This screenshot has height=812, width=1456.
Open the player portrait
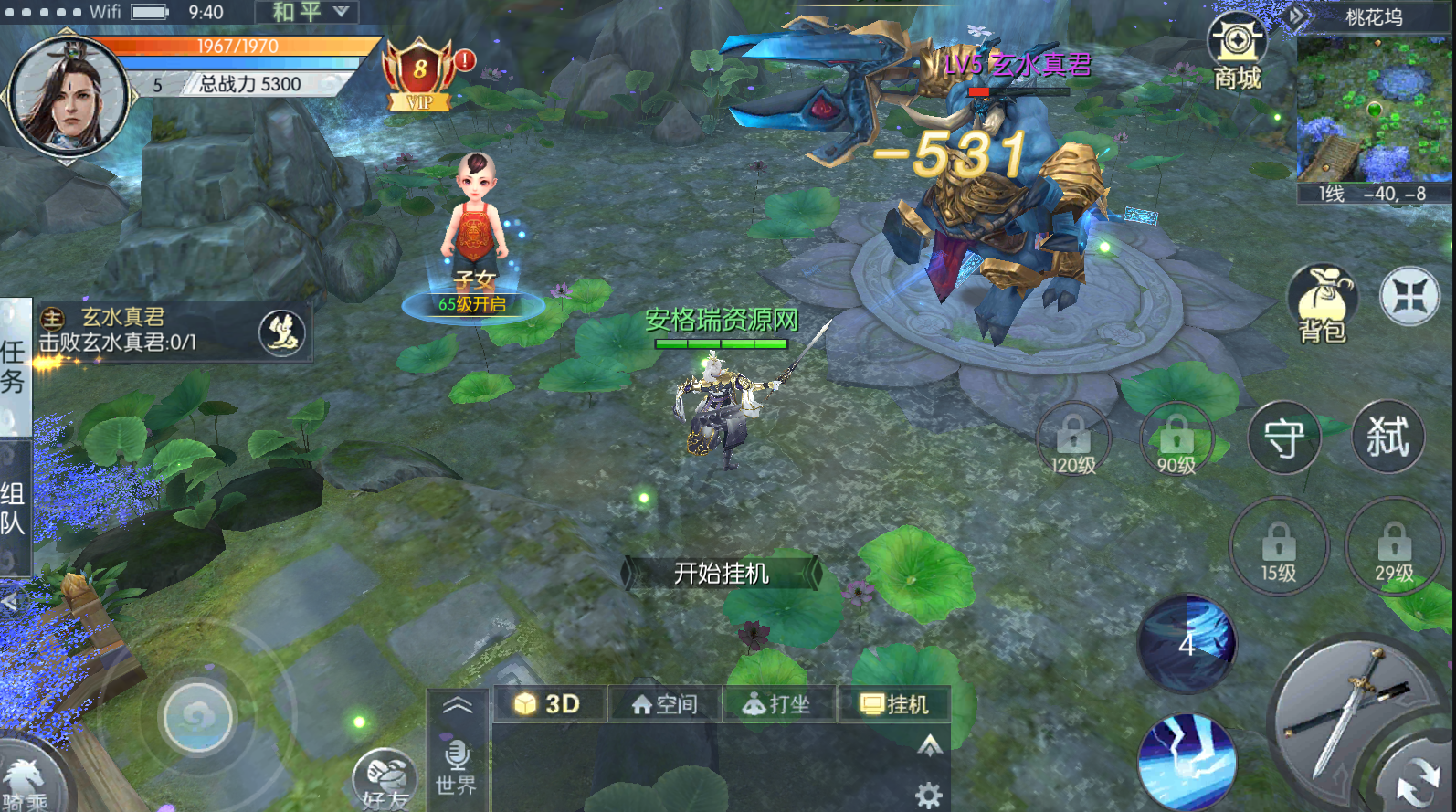tap(68, 95)
